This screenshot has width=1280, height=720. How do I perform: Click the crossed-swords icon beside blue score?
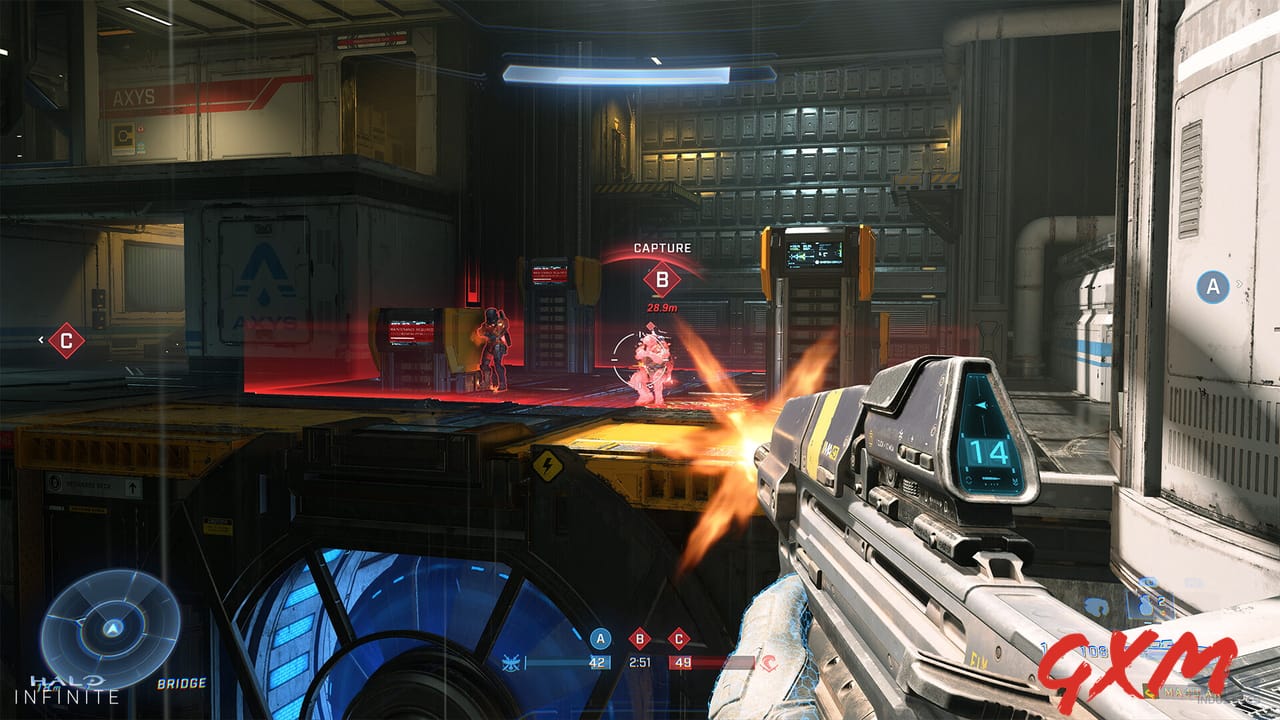[510, 662]
